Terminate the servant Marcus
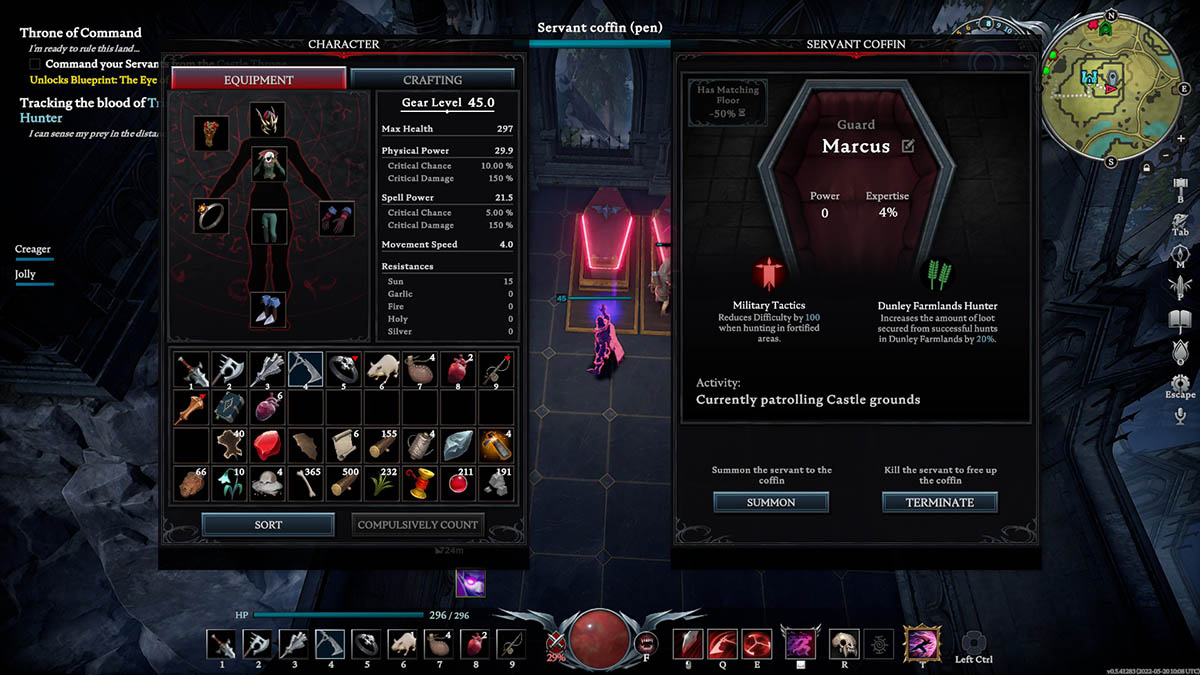This screenshot has width=1200, height=675. [x=939, y=502]
